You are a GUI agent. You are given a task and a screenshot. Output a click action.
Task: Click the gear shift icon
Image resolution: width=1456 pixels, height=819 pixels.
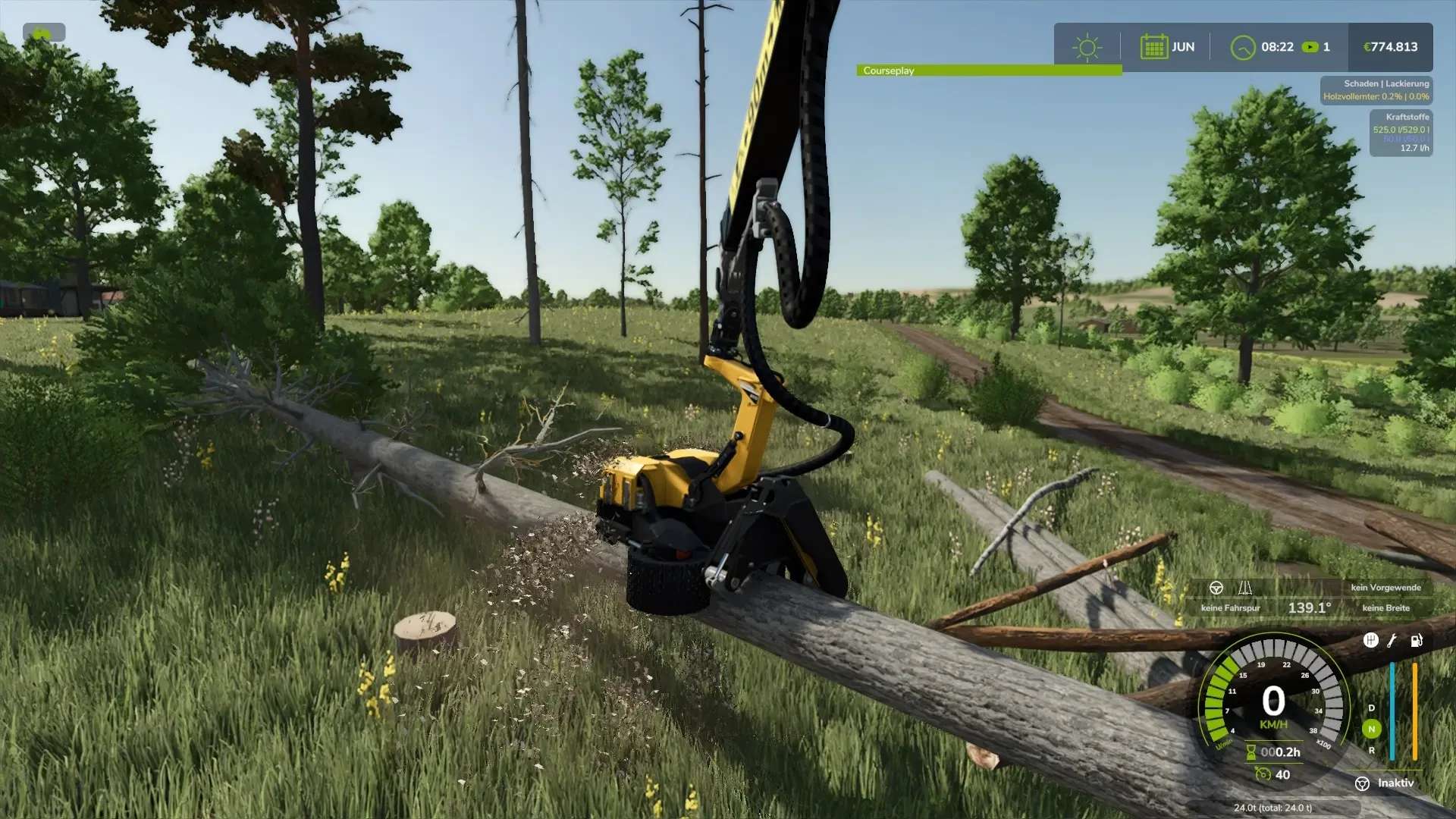pyautogui.click(x=1370, y=641)
